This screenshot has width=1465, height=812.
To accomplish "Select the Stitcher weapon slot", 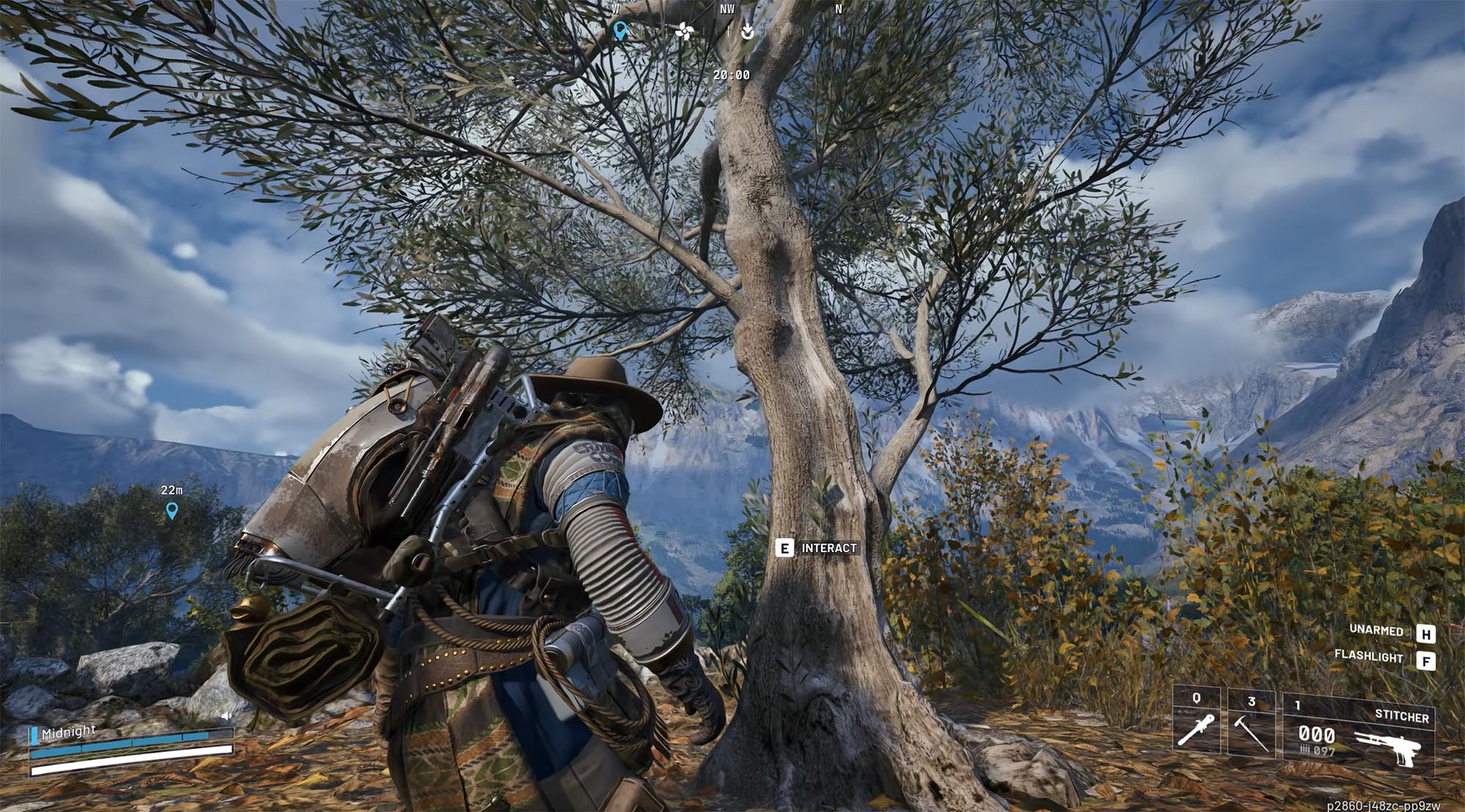I will point(1359,733).
